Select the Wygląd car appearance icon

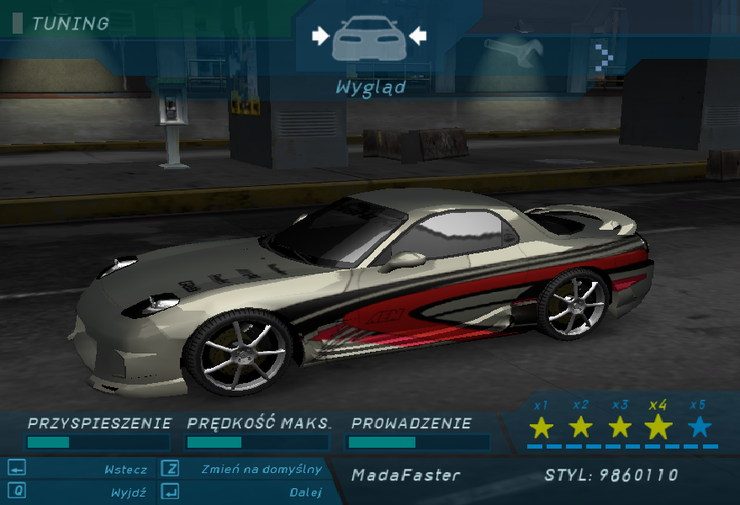[x=368, y=38]
